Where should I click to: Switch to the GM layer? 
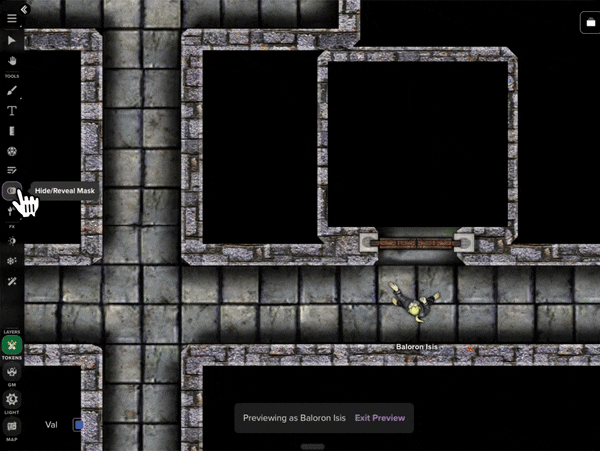point(12,372)
